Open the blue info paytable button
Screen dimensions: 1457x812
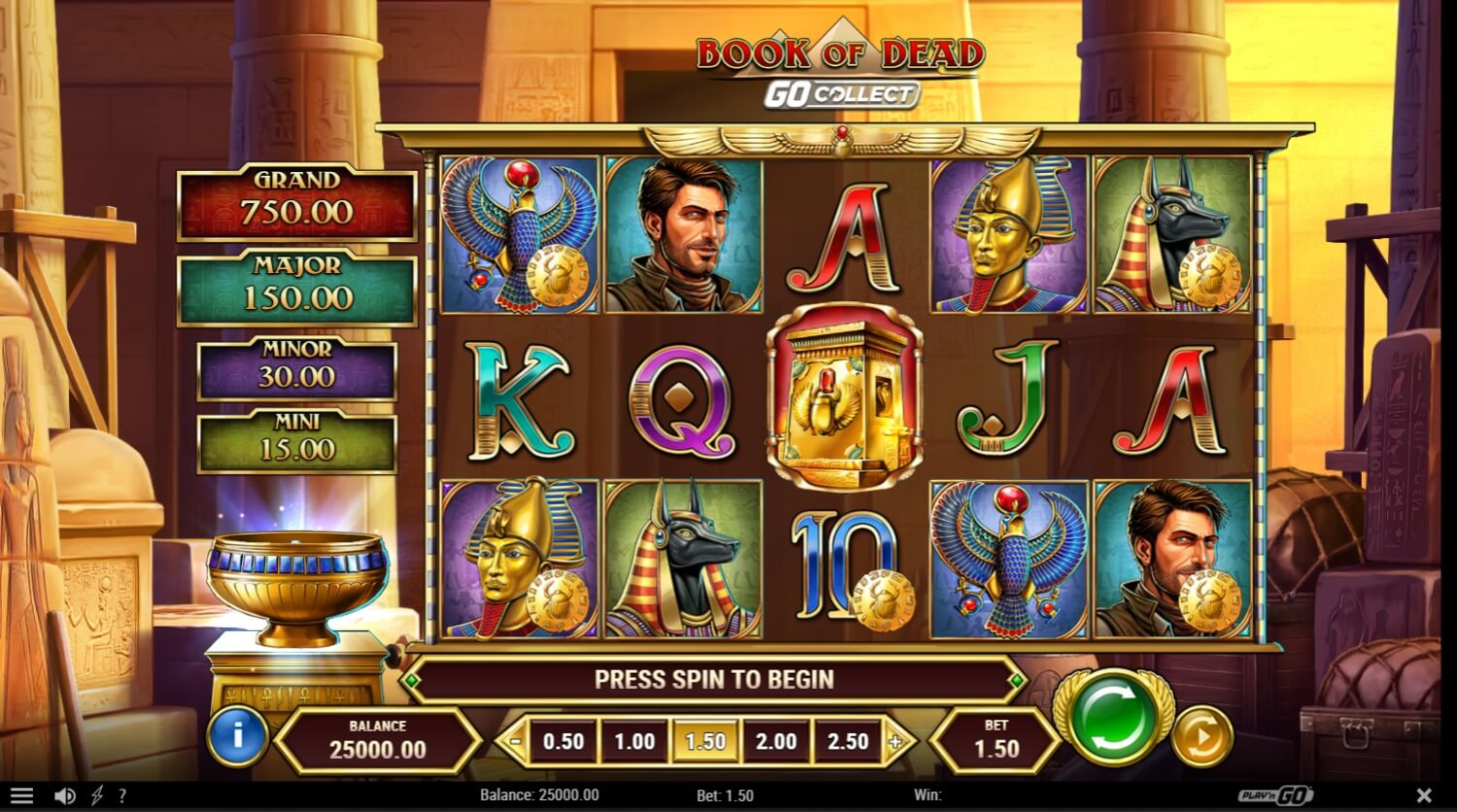click(x=237, y=735)
